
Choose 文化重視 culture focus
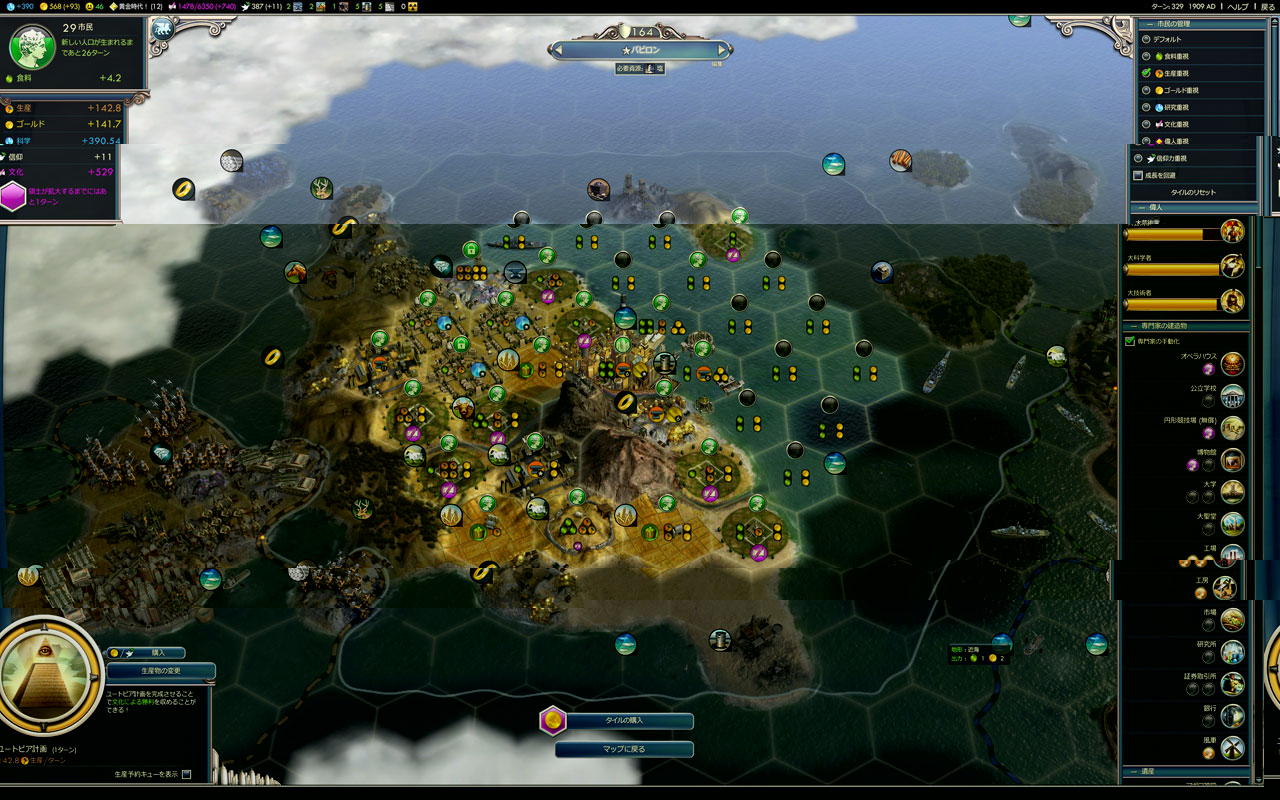1146,124
